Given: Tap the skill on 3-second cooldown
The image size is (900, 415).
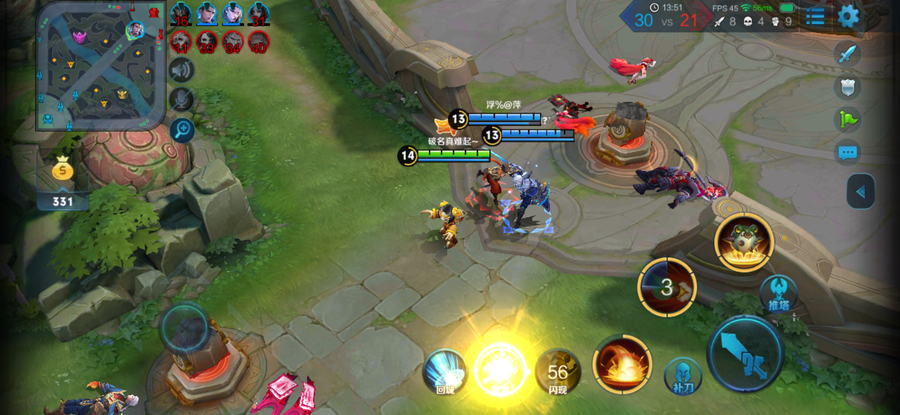Looking at the screenshot, I should point(667,287).
